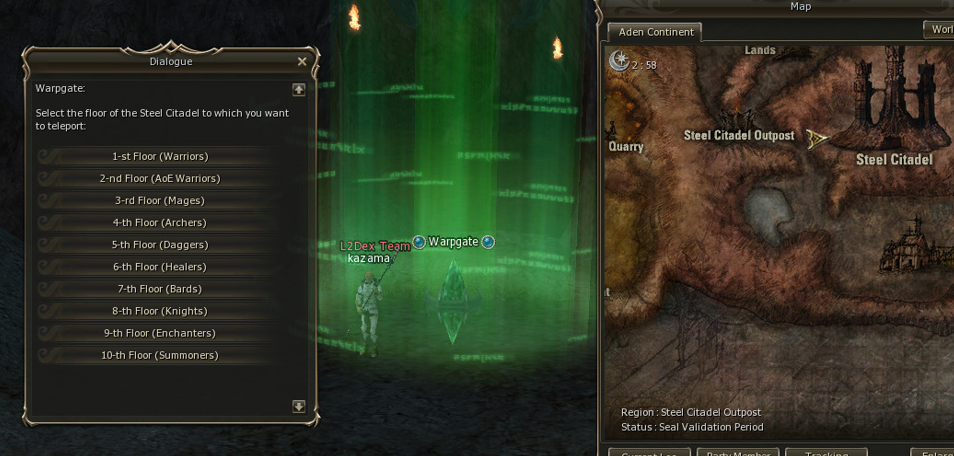Pick 9-th Floor (Enchanters)
The height and width of the screenshot is (456, 954).
click(x=160, y=333)
